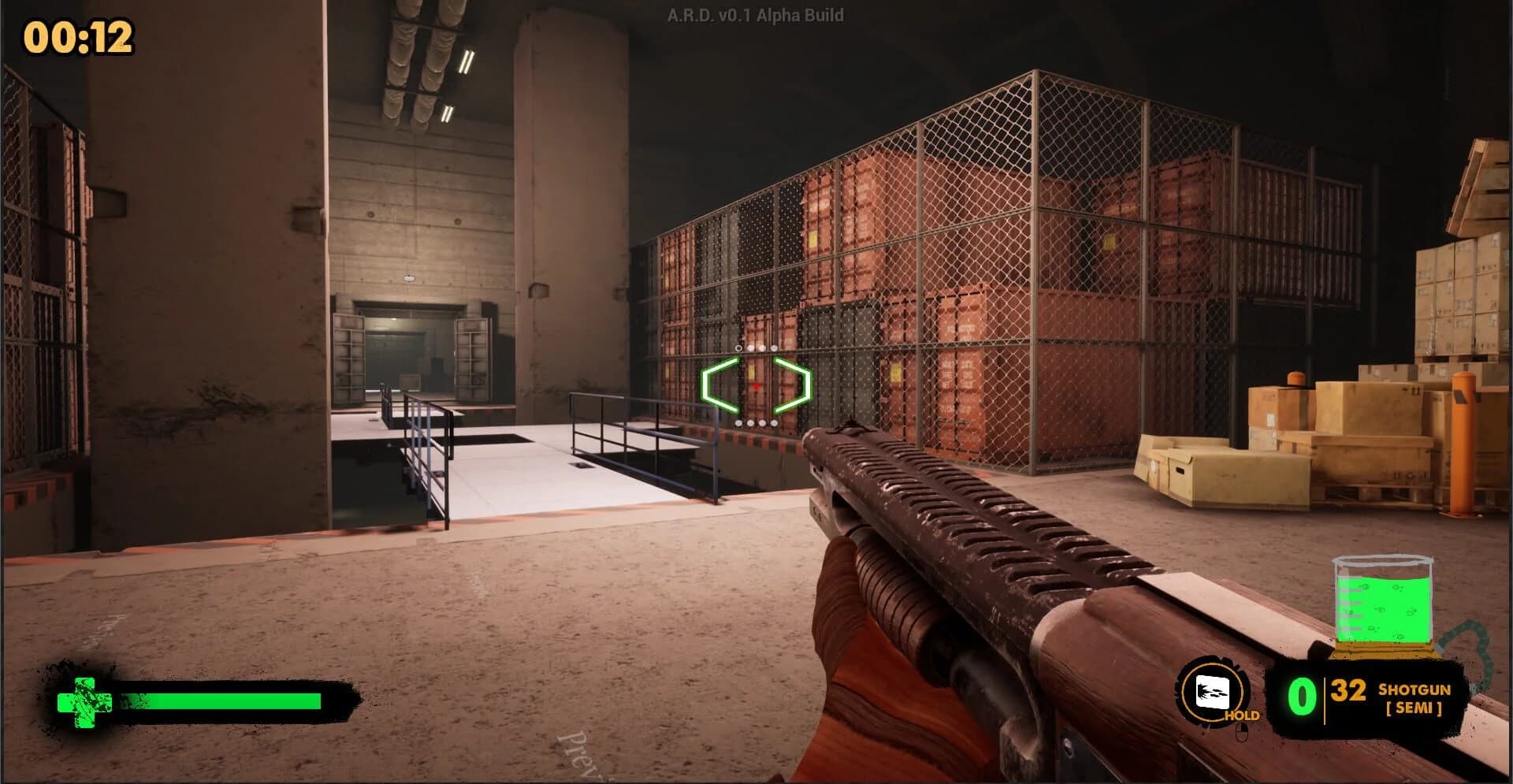Click the 32 reserve ammo count
Viewport: 1513px width, 784px height.
(1348, 691)
